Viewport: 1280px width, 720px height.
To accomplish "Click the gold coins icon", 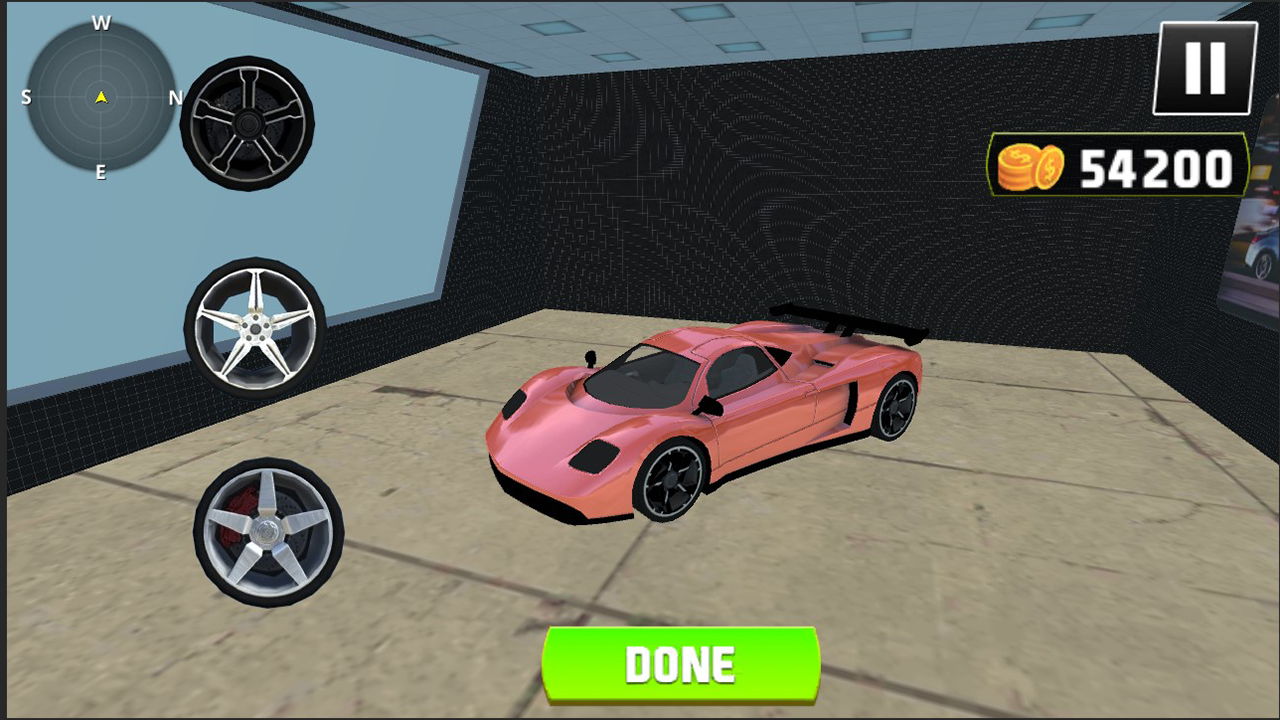I will [x=1028, y=166].
